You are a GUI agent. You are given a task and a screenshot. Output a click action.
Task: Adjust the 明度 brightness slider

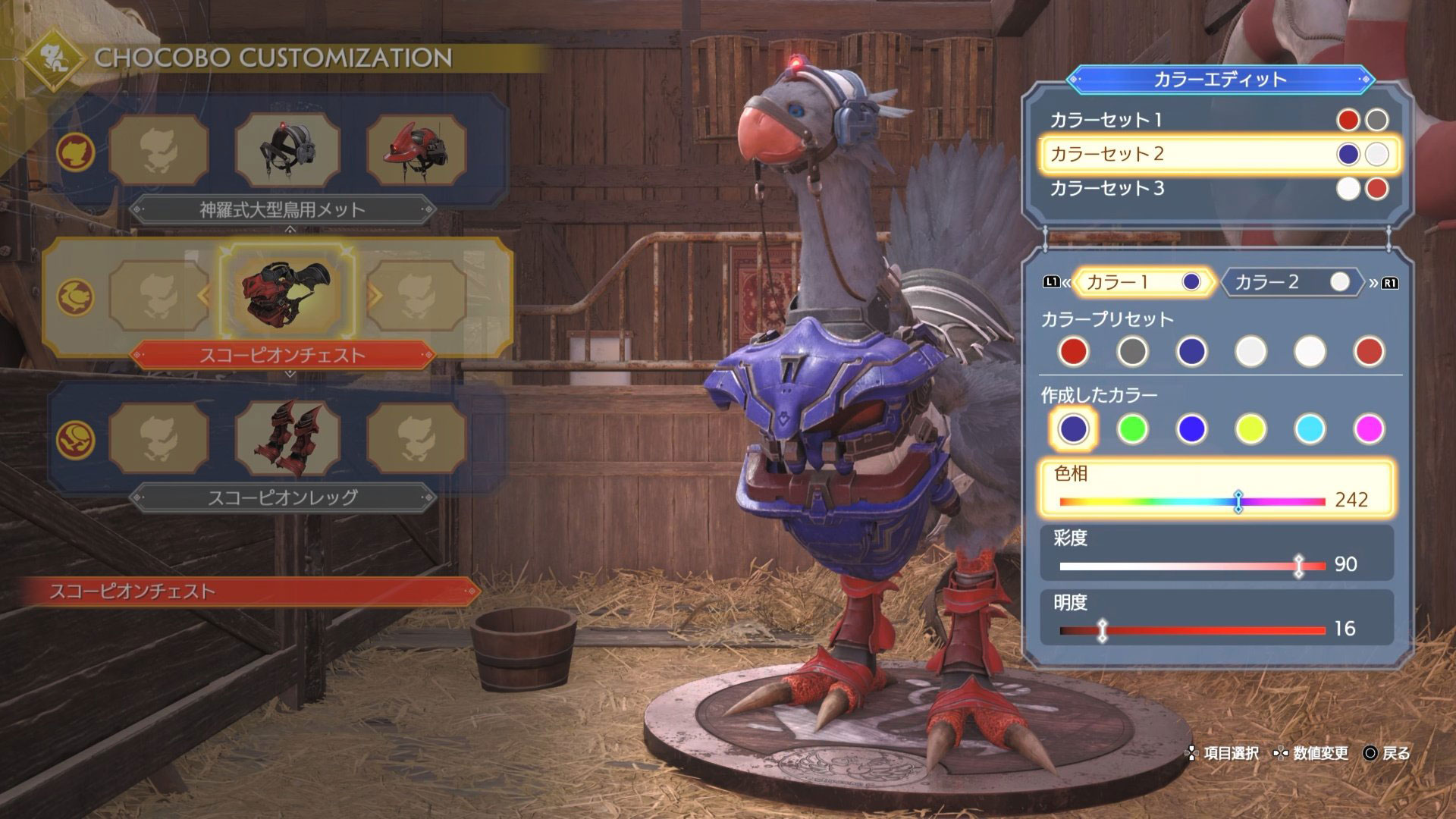click(1103, 630)
